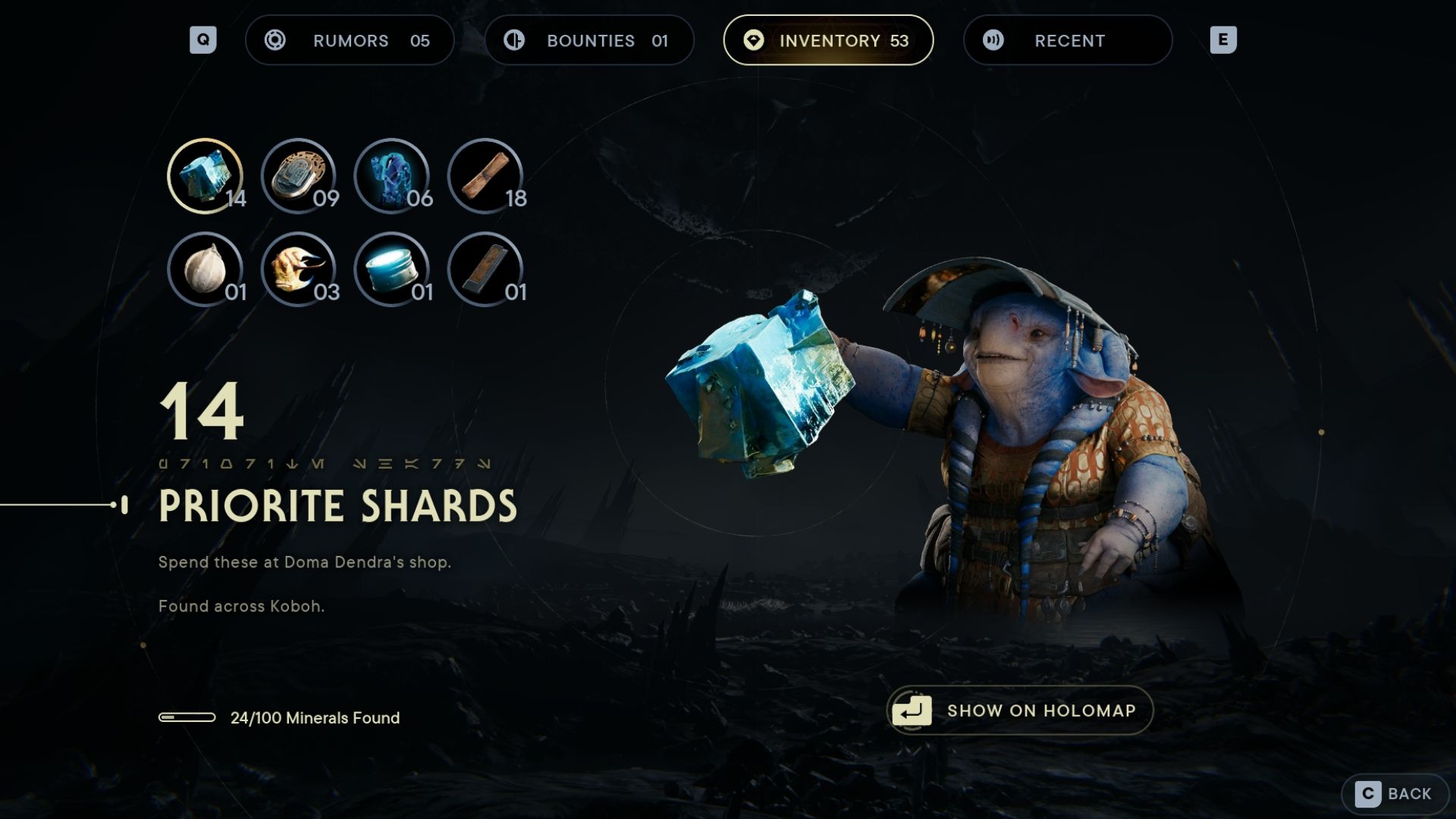View the blue hologram collectible with count 06

pos(392,176)
